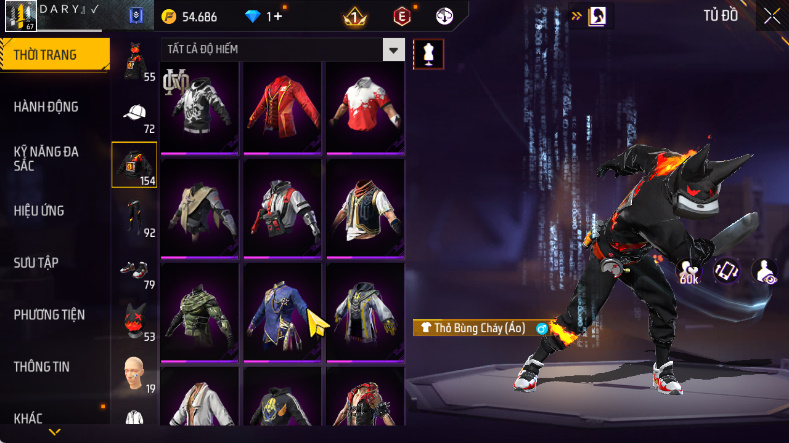The image size is (789, 443).
Task: Open the Thông Tin section
Action: (42, 366)
